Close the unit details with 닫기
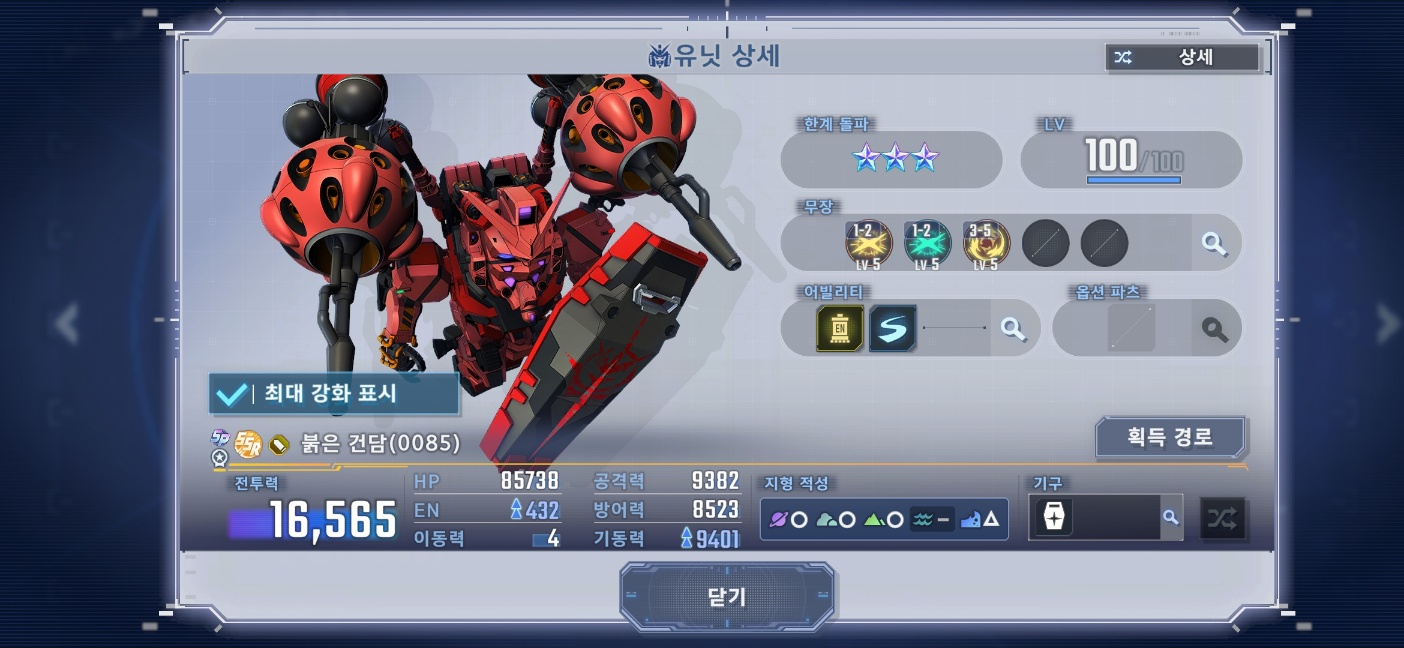Image resolution: width=1404 pixels, height=648 pixels. [727, 597]
